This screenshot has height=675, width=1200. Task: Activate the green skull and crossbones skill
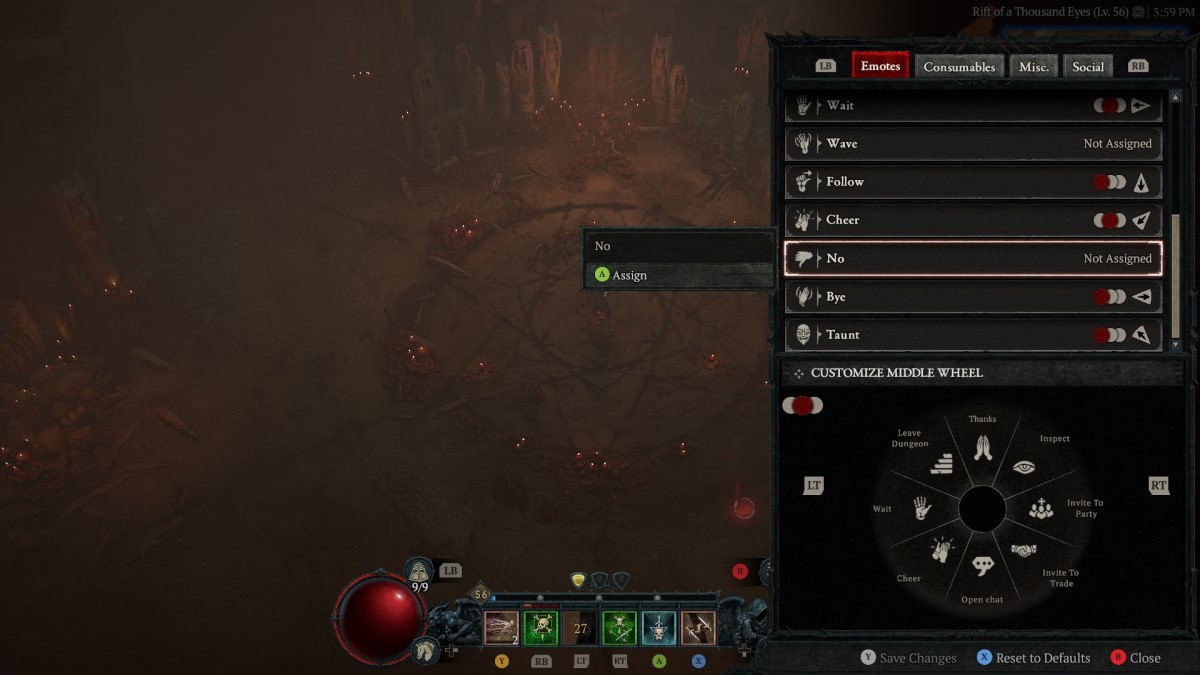[x=541, y=628]
